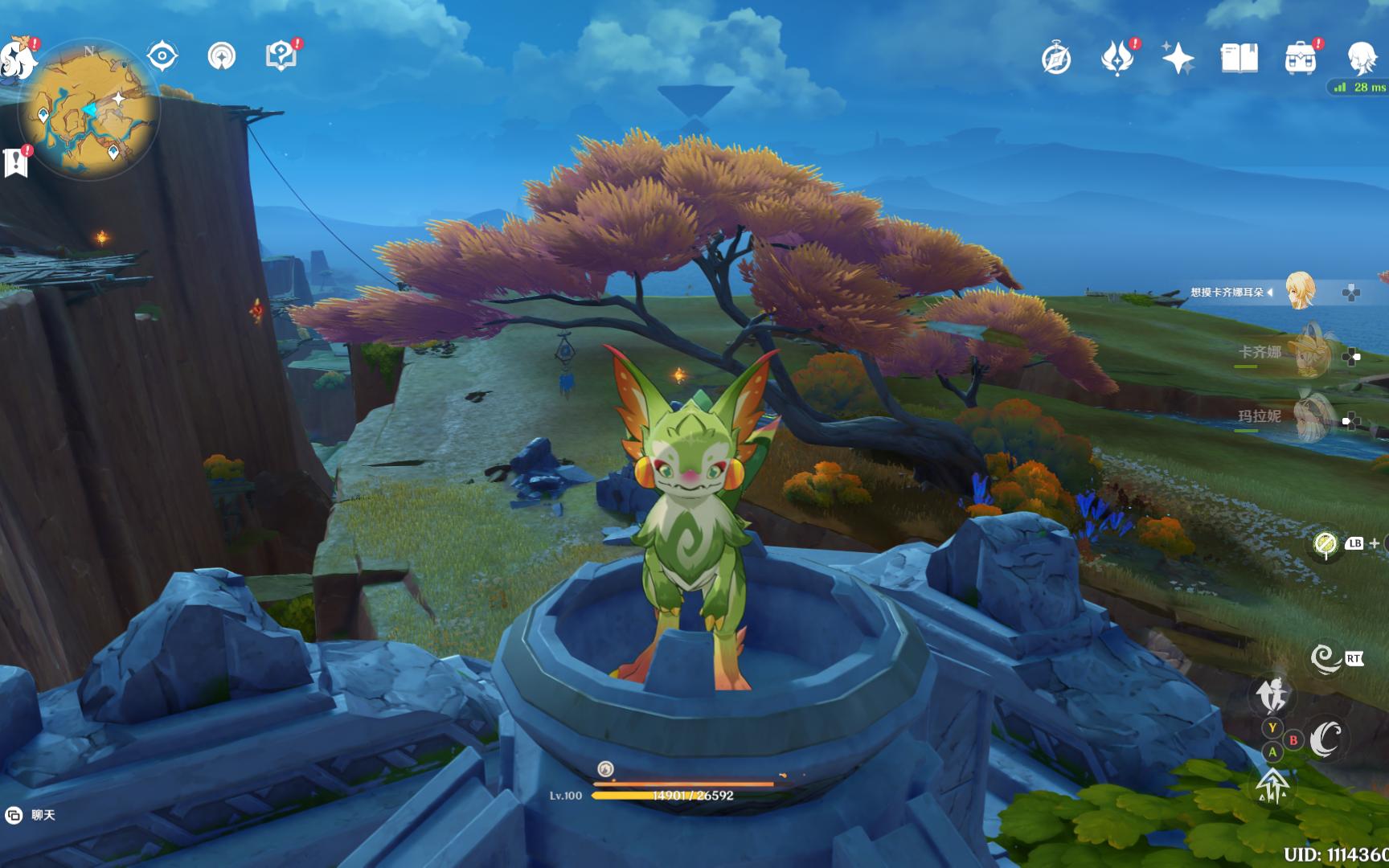This screenshot has width=1389, height=868.
Task: Tap the sprint running figure icon
Action: (x=1273, y=694)
